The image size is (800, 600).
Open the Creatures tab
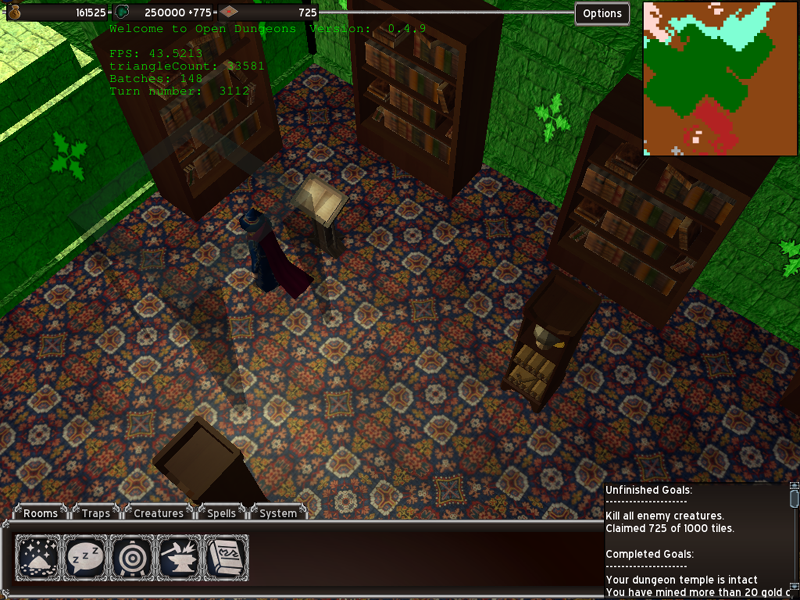point(159,513)
